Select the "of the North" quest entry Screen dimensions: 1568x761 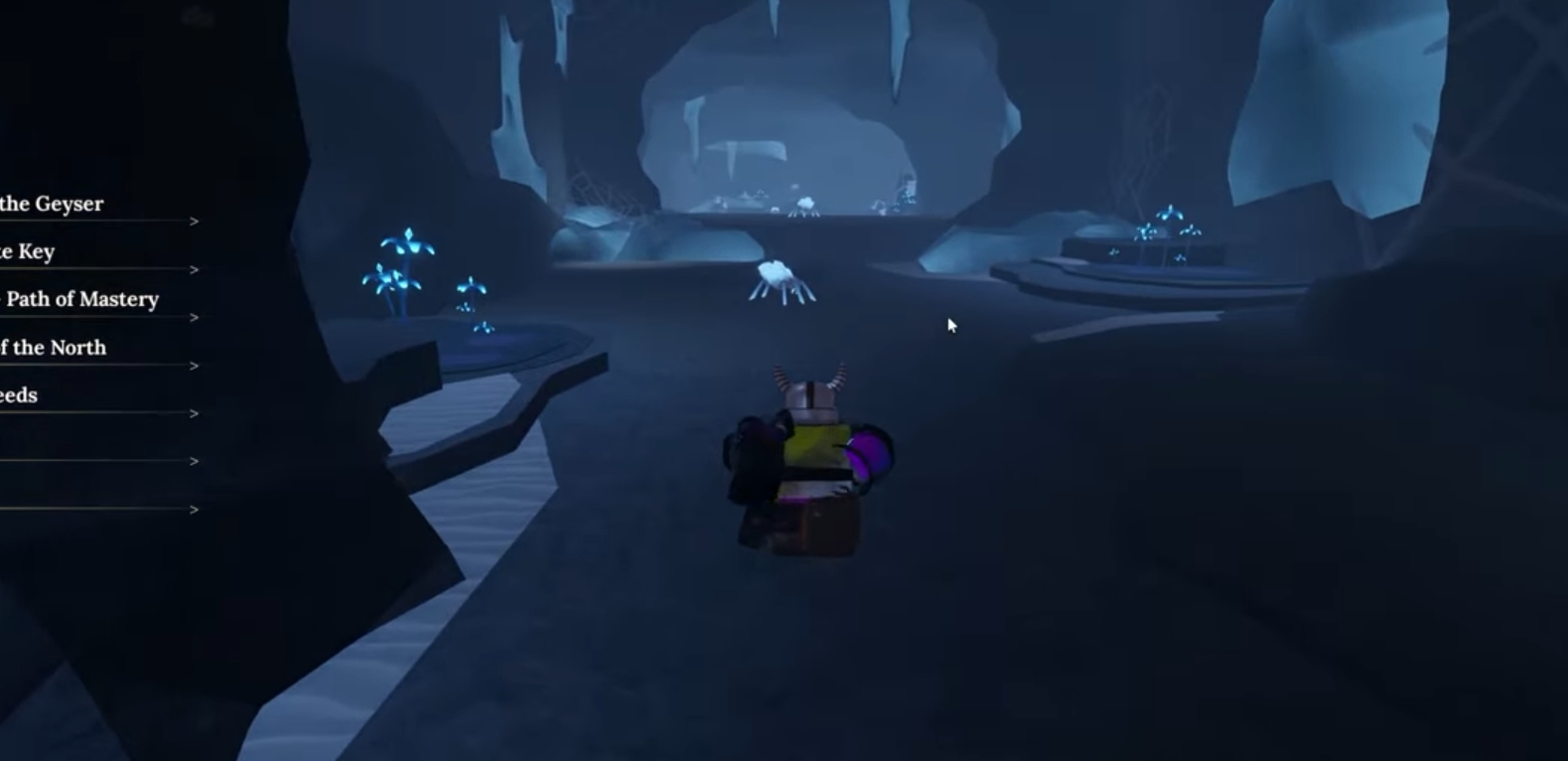[55, 348]
